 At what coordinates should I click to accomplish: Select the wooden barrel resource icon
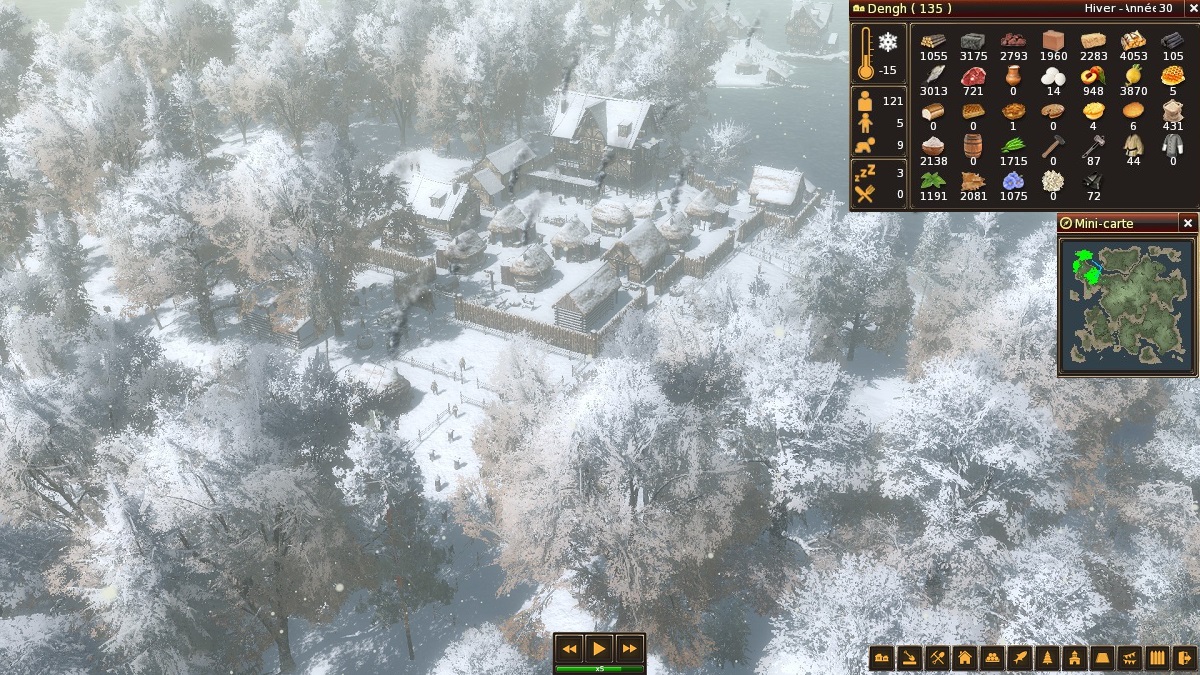[973, 145]
